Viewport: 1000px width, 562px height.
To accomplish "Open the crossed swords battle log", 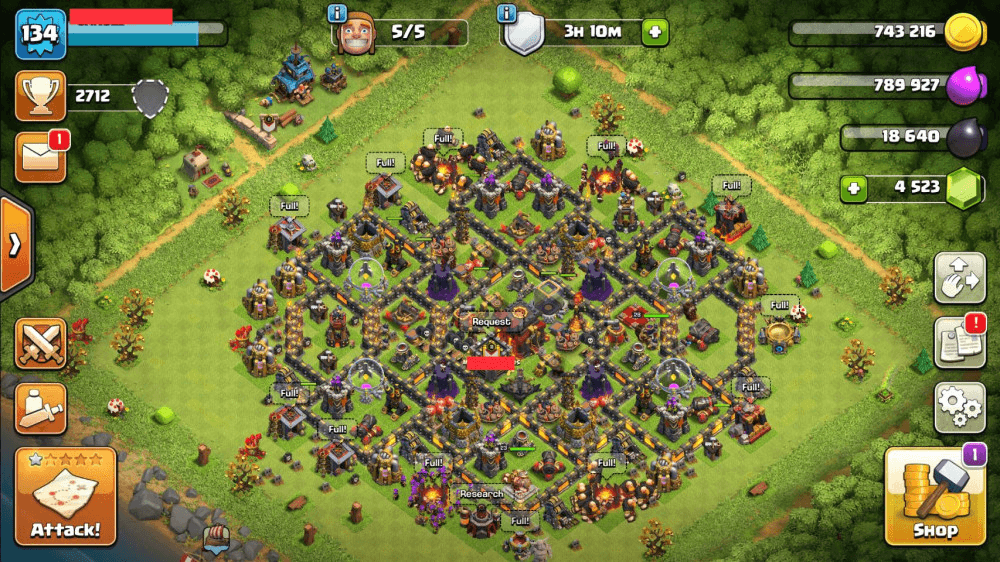I will pyautogui.click(x=41, y=344).
